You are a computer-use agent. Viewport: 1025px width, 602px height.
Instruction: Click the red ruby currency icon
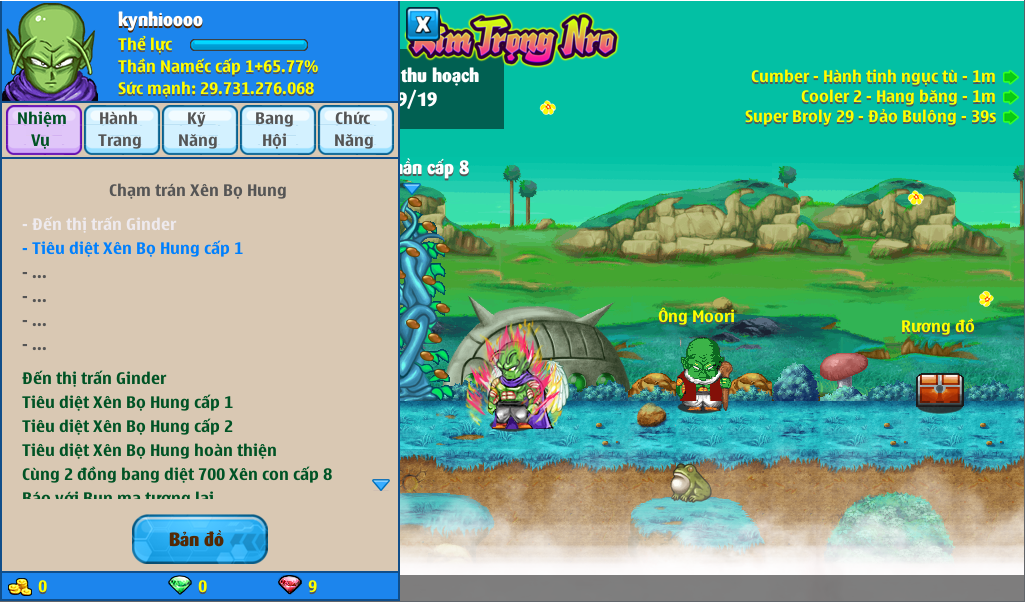[289, 586]
